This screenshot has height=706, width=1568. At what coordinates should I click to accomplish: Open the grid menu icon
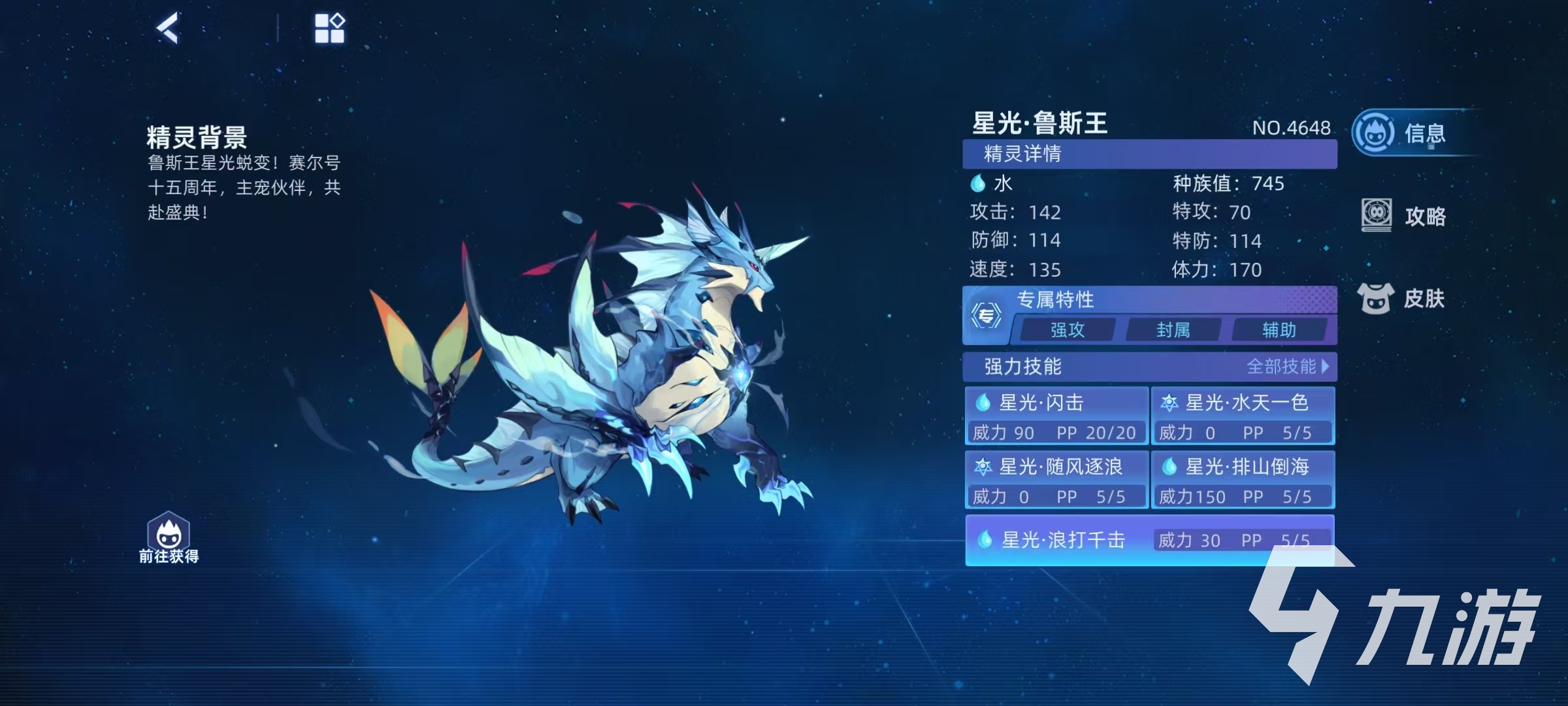click(x=329, y=28)
